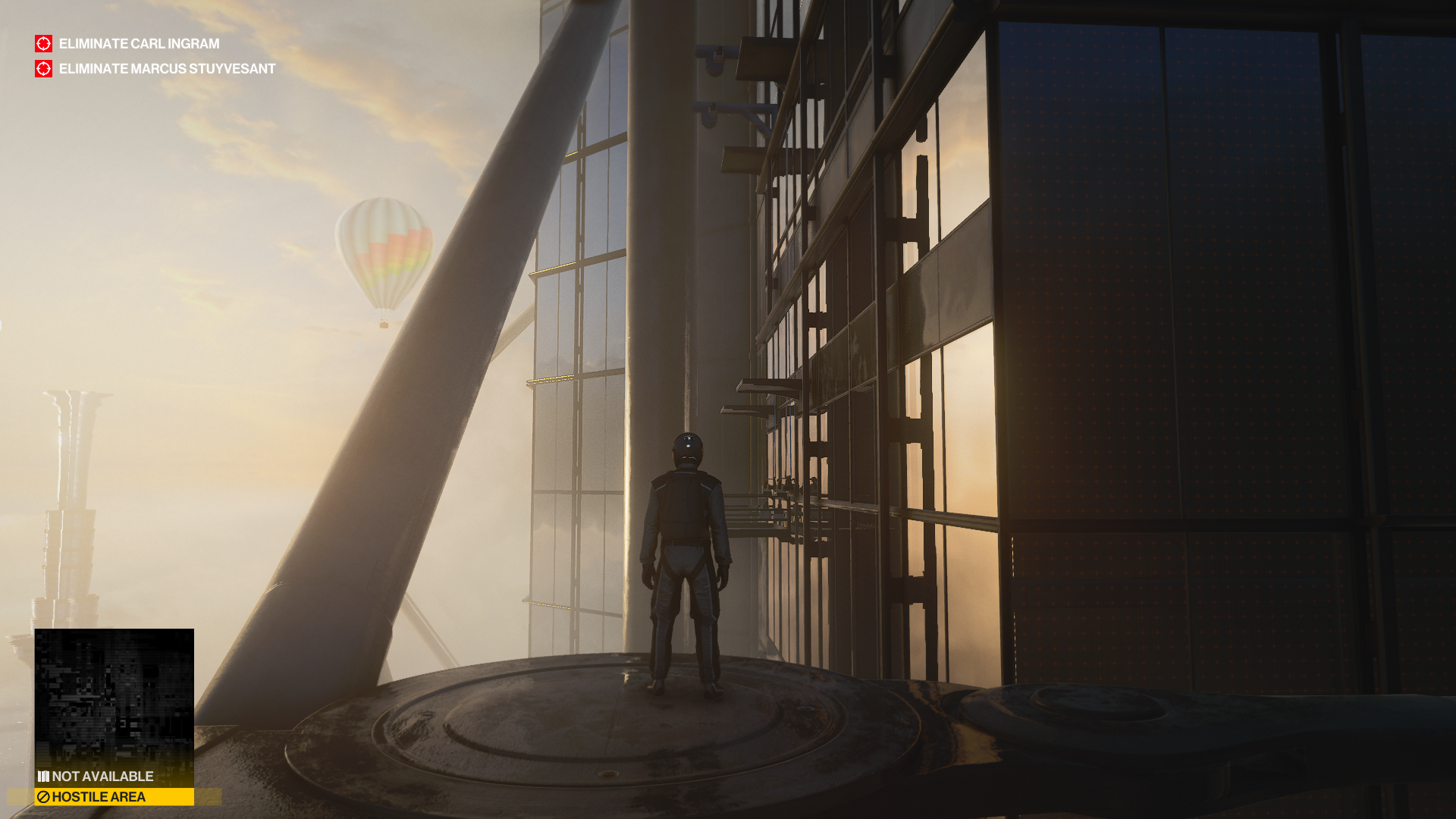Open the minimap
Viewport: 1456px width, 819px height.
(114, 696)
